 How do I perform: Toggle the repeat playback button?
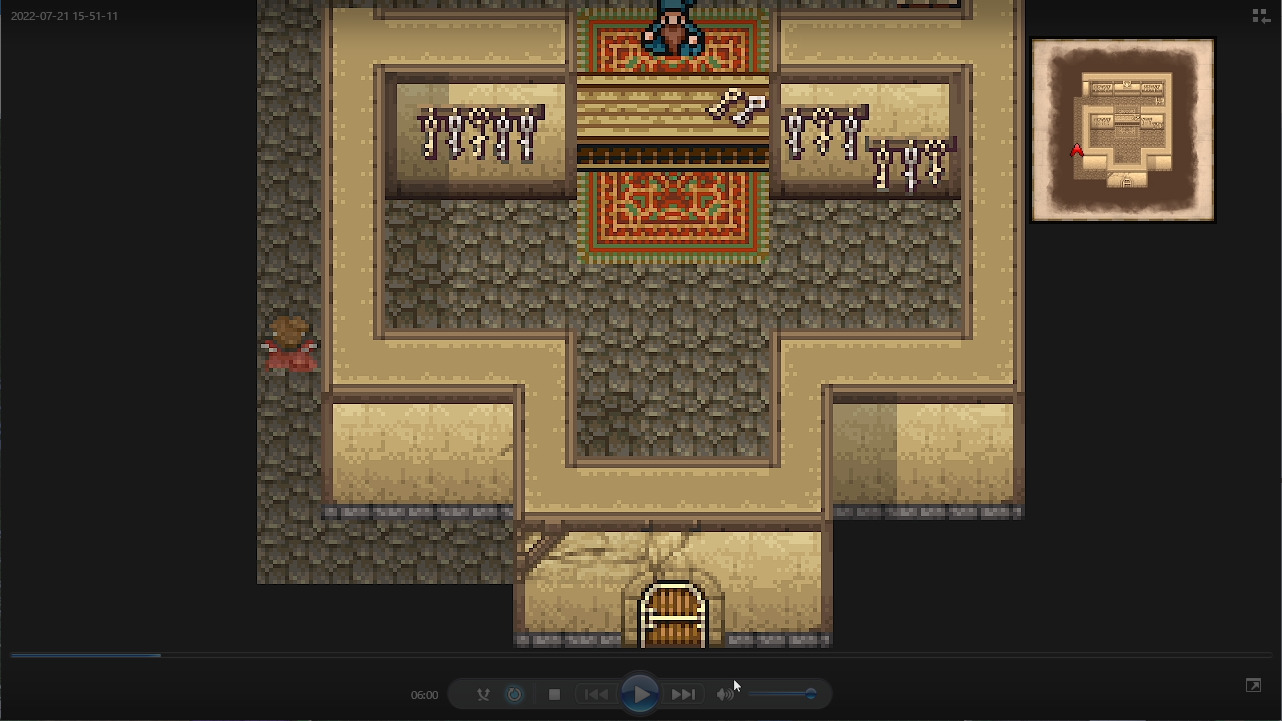(514, 694)
